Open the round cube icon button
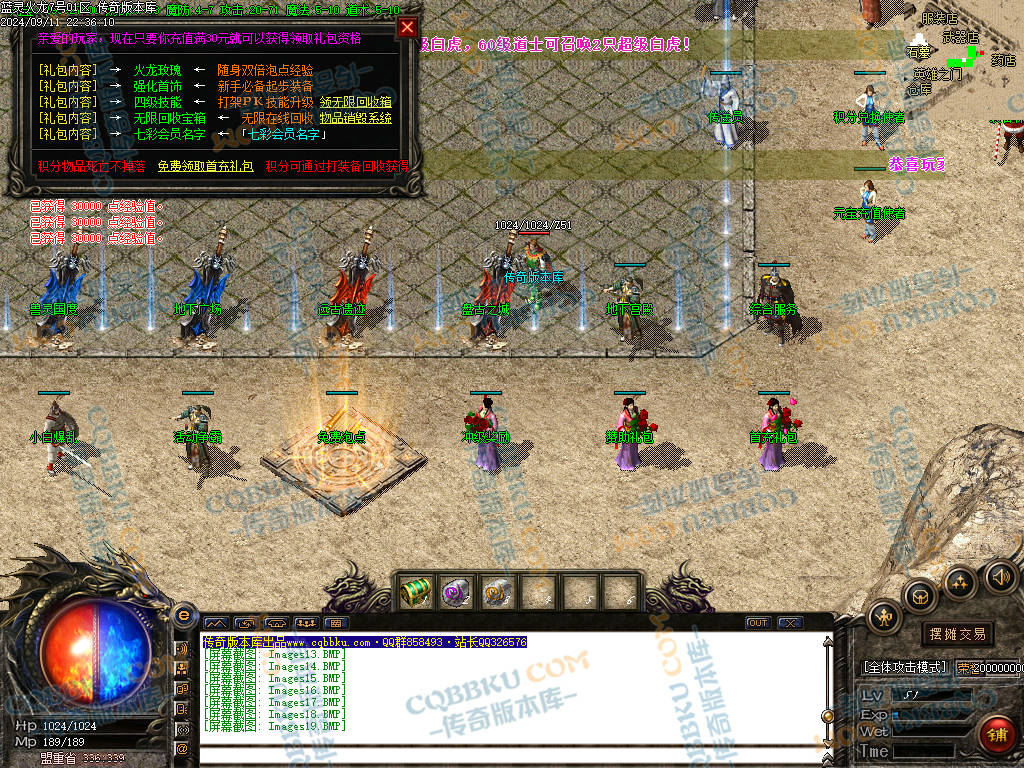This screenshot has width=1024, height=768. (x=919, y=597)
